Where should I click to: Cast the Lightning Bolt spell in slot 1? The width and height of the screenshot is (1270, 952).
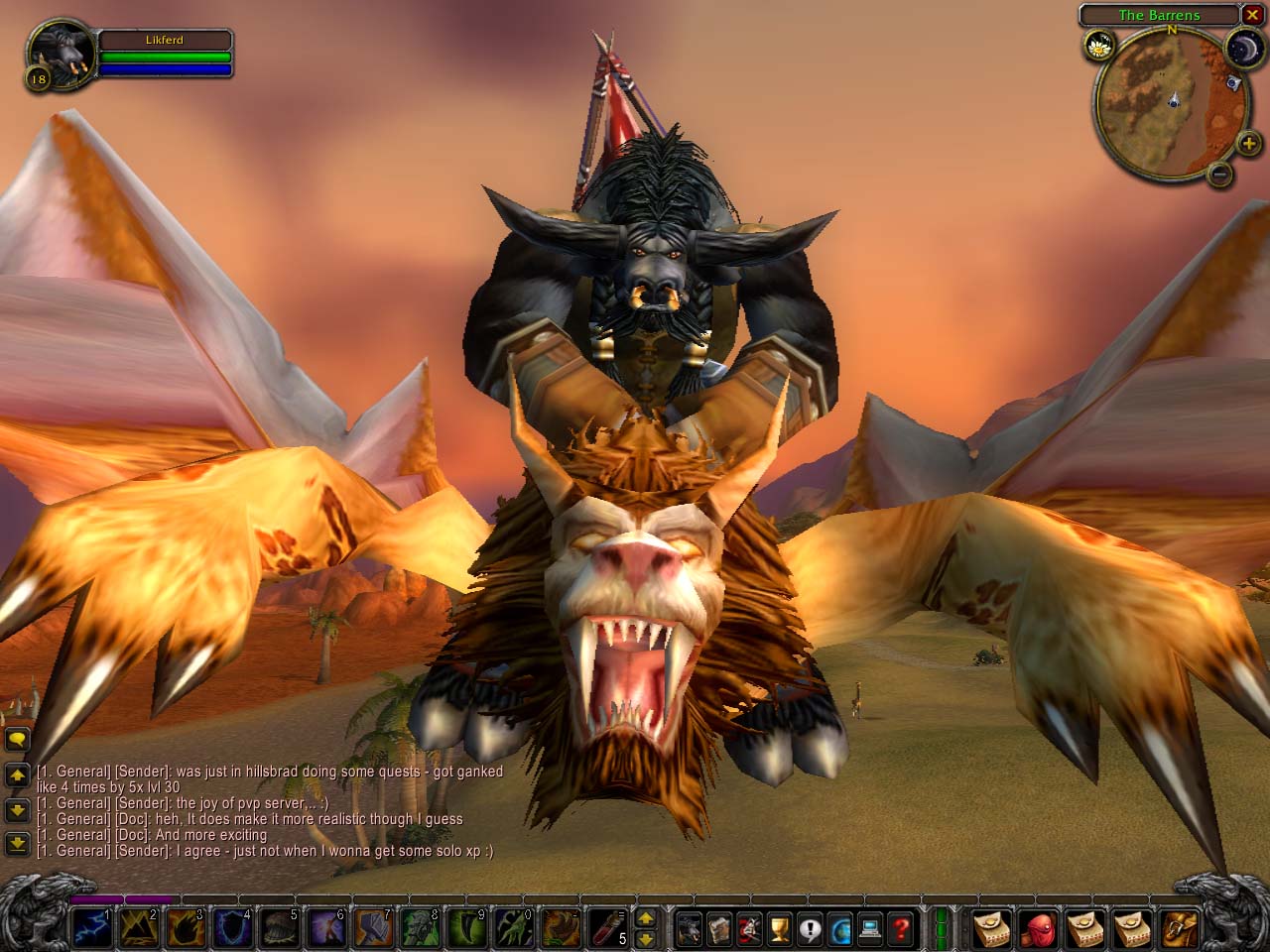point(91,929)
